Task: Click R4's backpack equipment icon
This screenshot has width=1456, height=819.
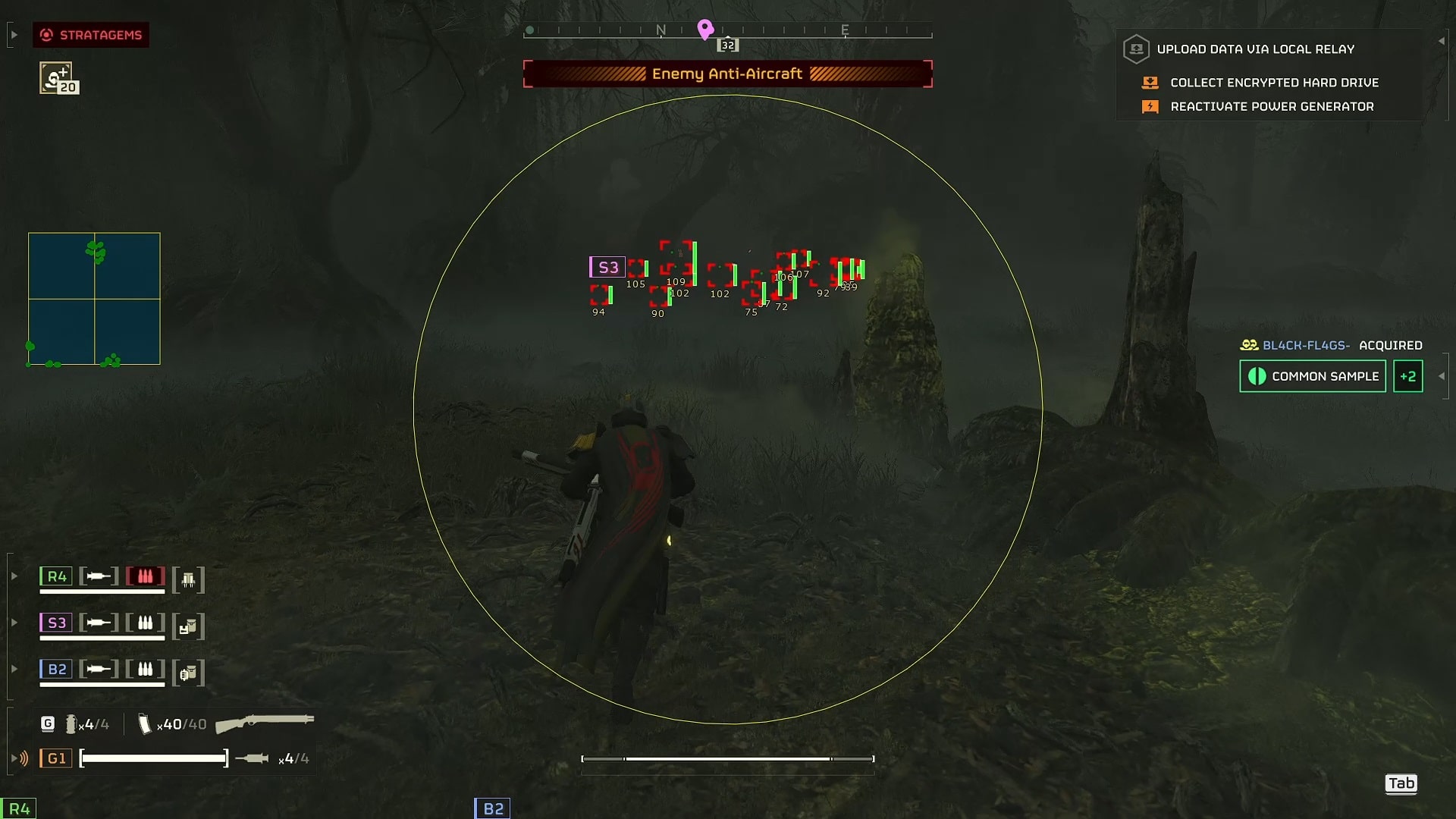Action: pos(188,580)
